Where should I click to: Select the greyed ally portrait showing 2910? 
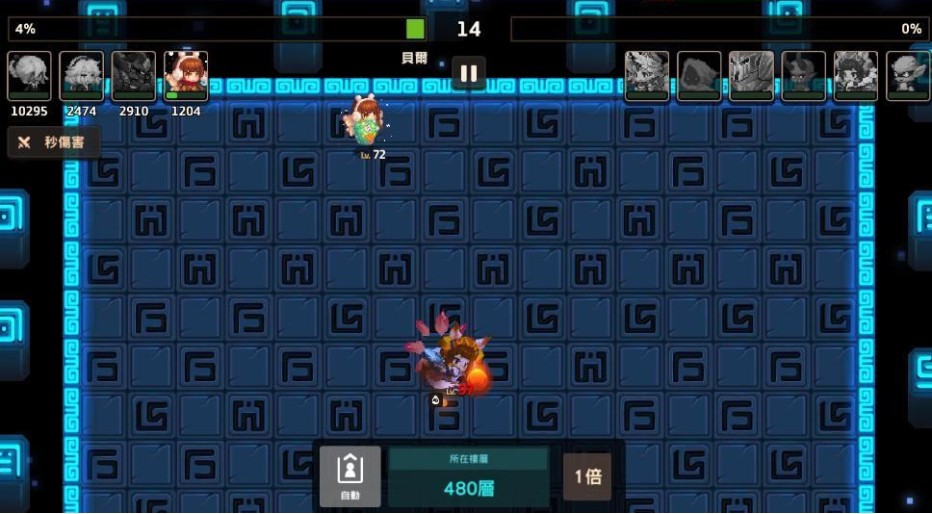coord(134,76)
